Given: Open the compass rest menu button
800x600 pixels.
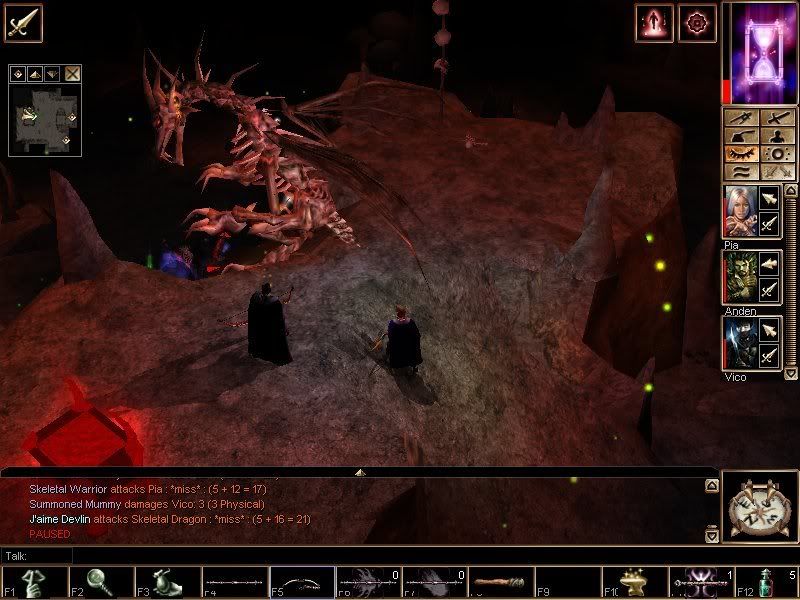Looking at the screenshot, I should (758, 507).
